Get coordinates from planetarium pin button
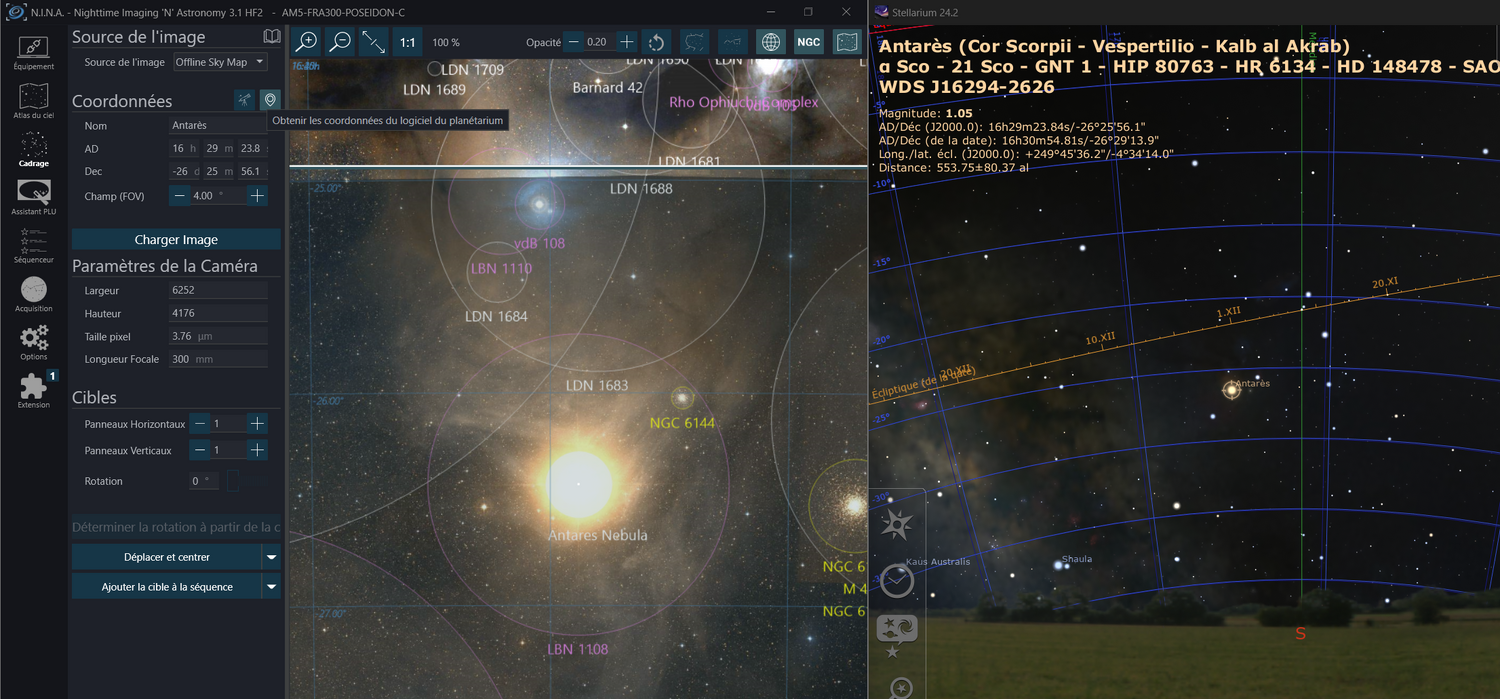This screenshot has height=699, width=1500. click(x=269, y=100)
